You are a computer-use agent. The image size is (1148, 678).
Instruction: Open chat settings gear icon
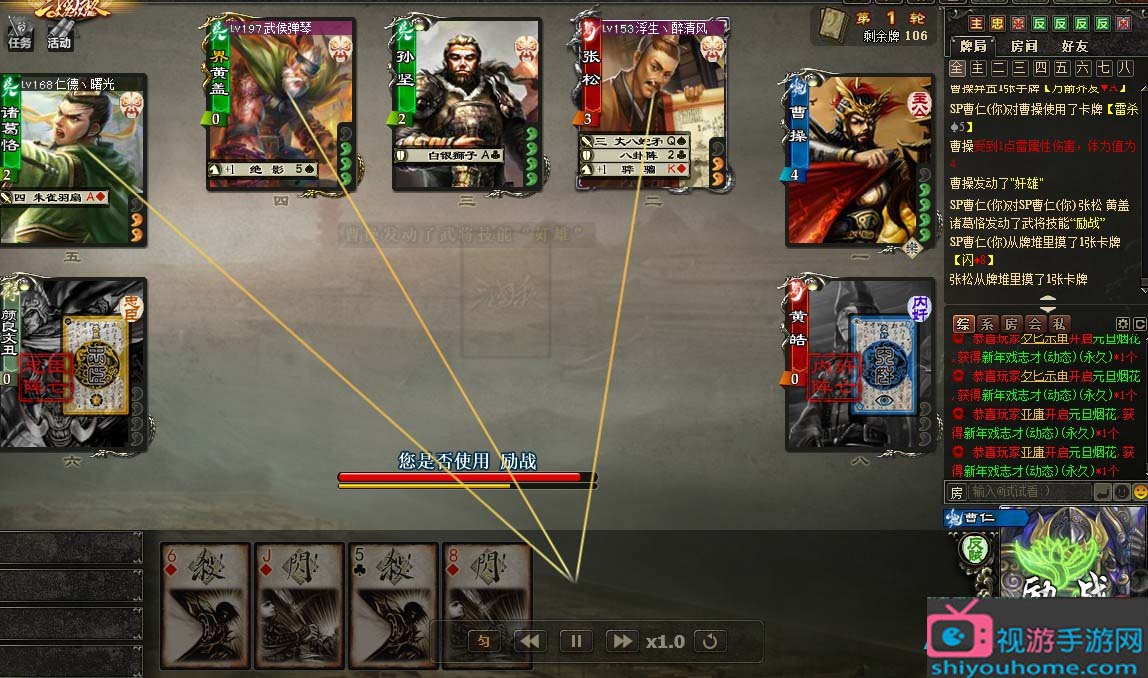[1122, 324]
